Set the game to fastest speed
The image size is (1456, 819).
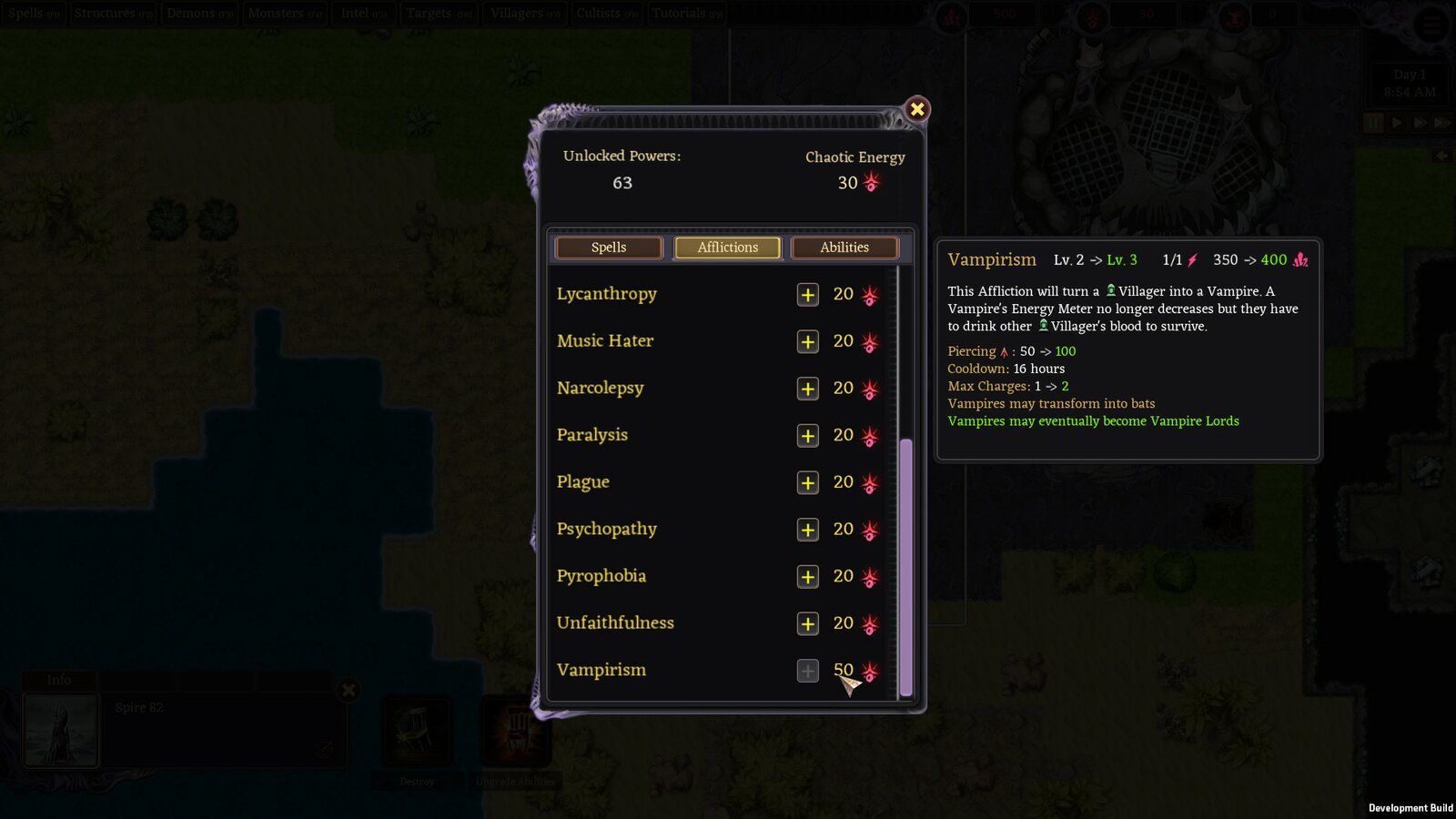[x=1442, y=122]
